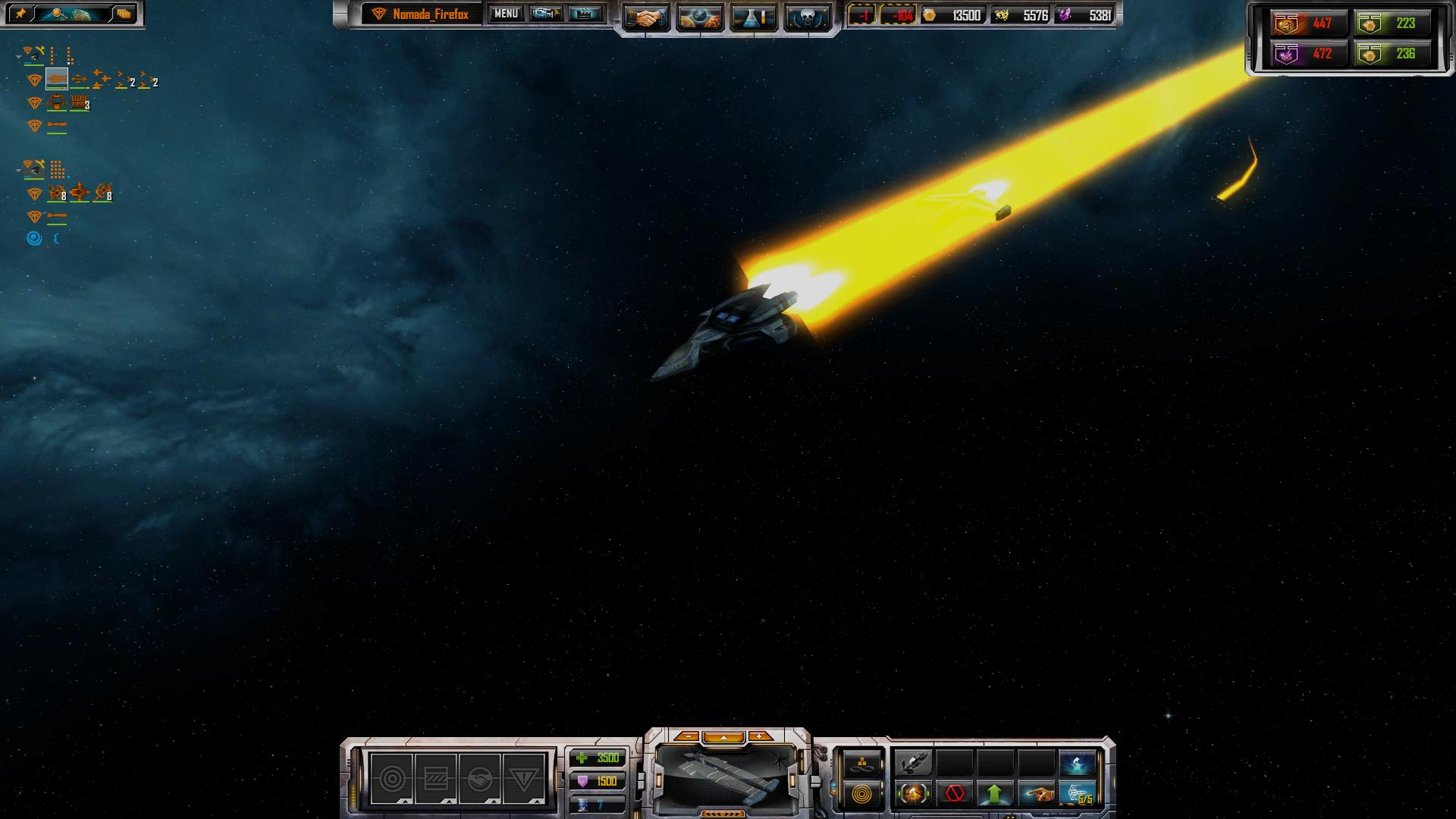Select the highlighted ship in the empire tree
Viewport: 1456px width, 819px height.
point(57,79)
